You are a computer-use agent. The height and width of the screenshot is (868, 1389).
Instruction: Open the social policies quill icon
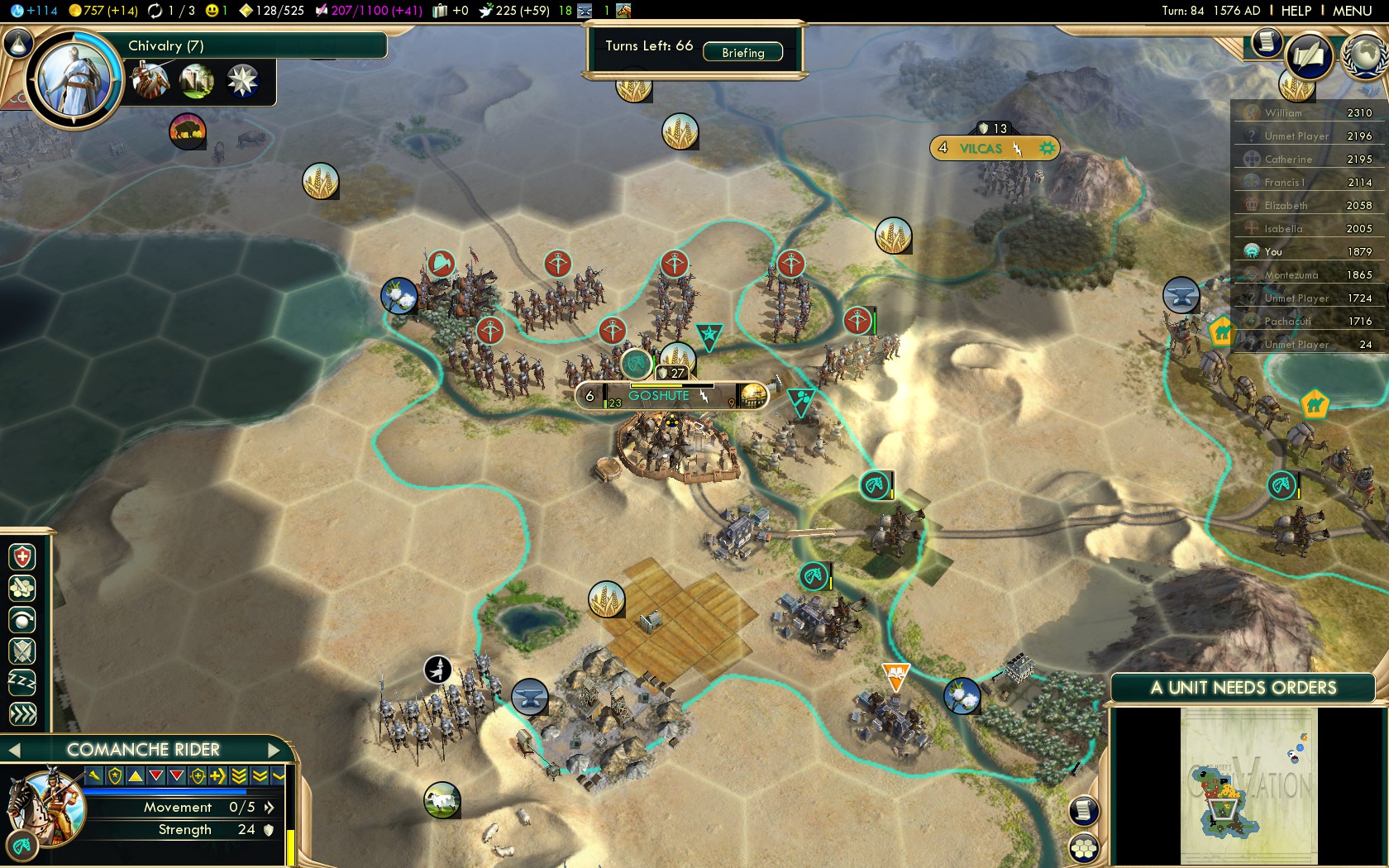pos(1309,56)
